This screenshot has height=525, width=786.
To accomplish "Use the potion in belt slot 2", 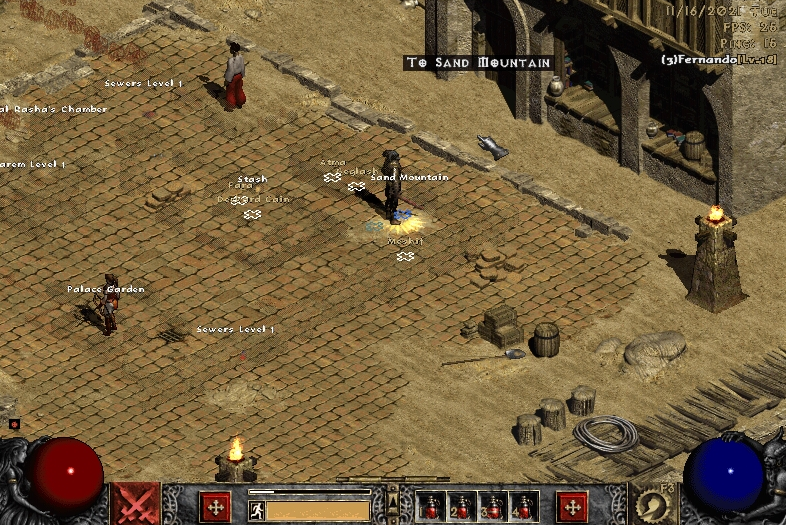I will (462, 507).
